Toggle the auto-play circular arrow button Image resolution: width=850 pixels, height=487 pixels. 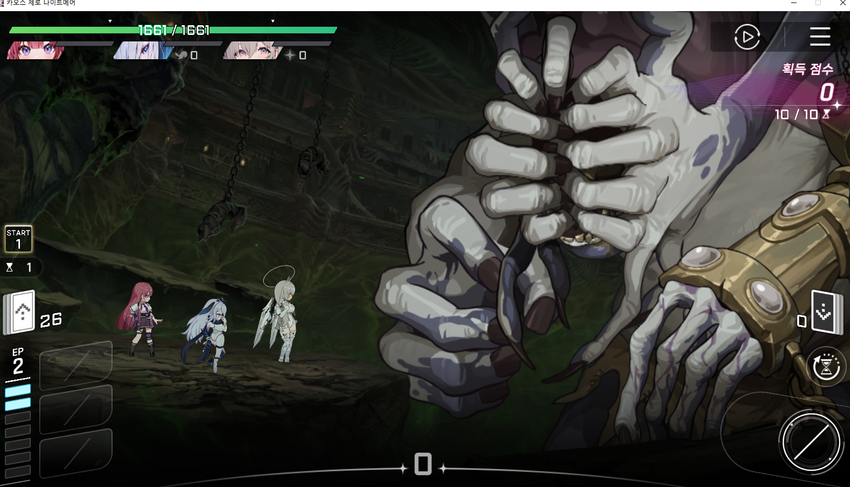pos(746,37)
